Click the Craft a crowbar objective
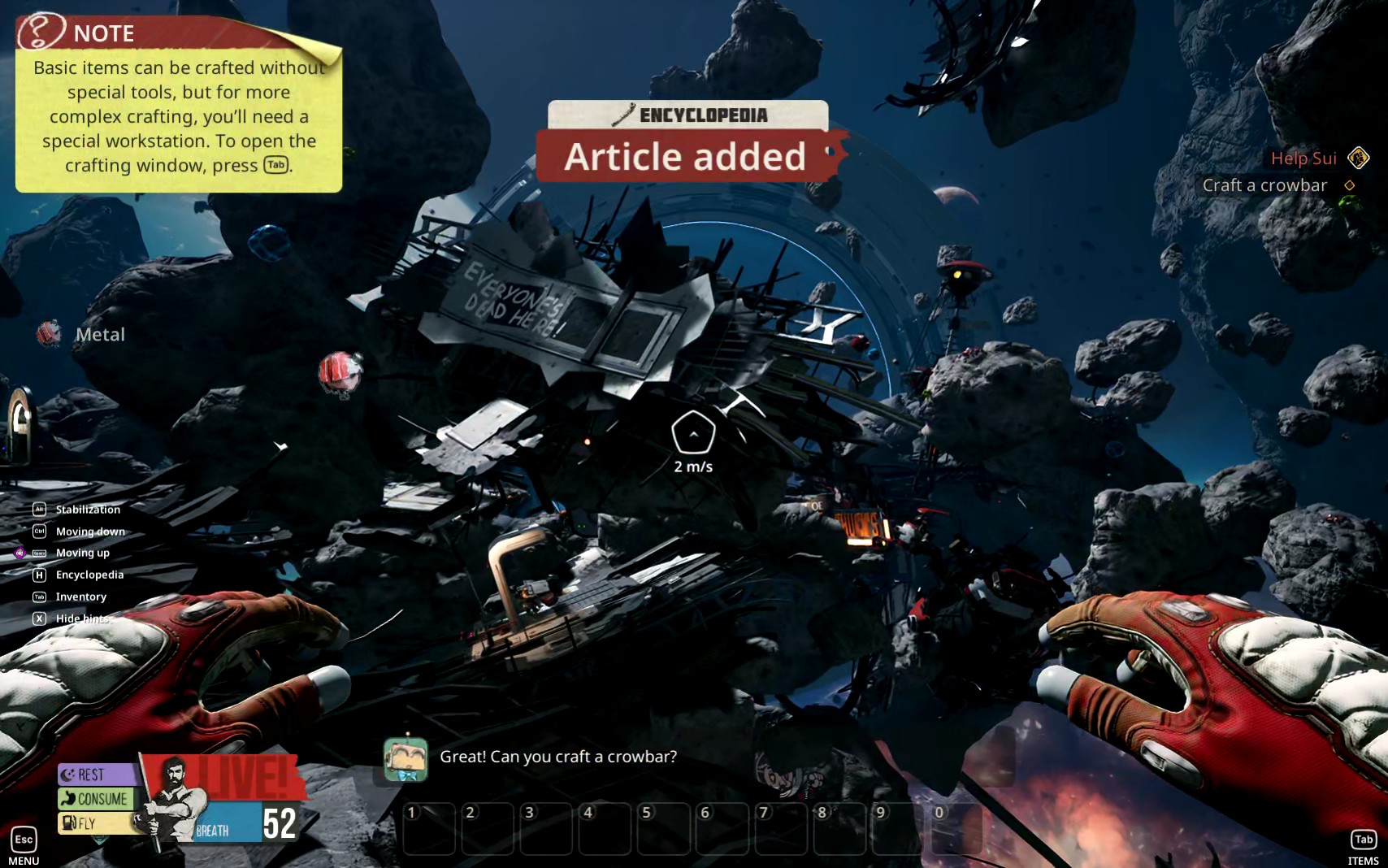The image size is (1388, 868). tap(1264, 185)
